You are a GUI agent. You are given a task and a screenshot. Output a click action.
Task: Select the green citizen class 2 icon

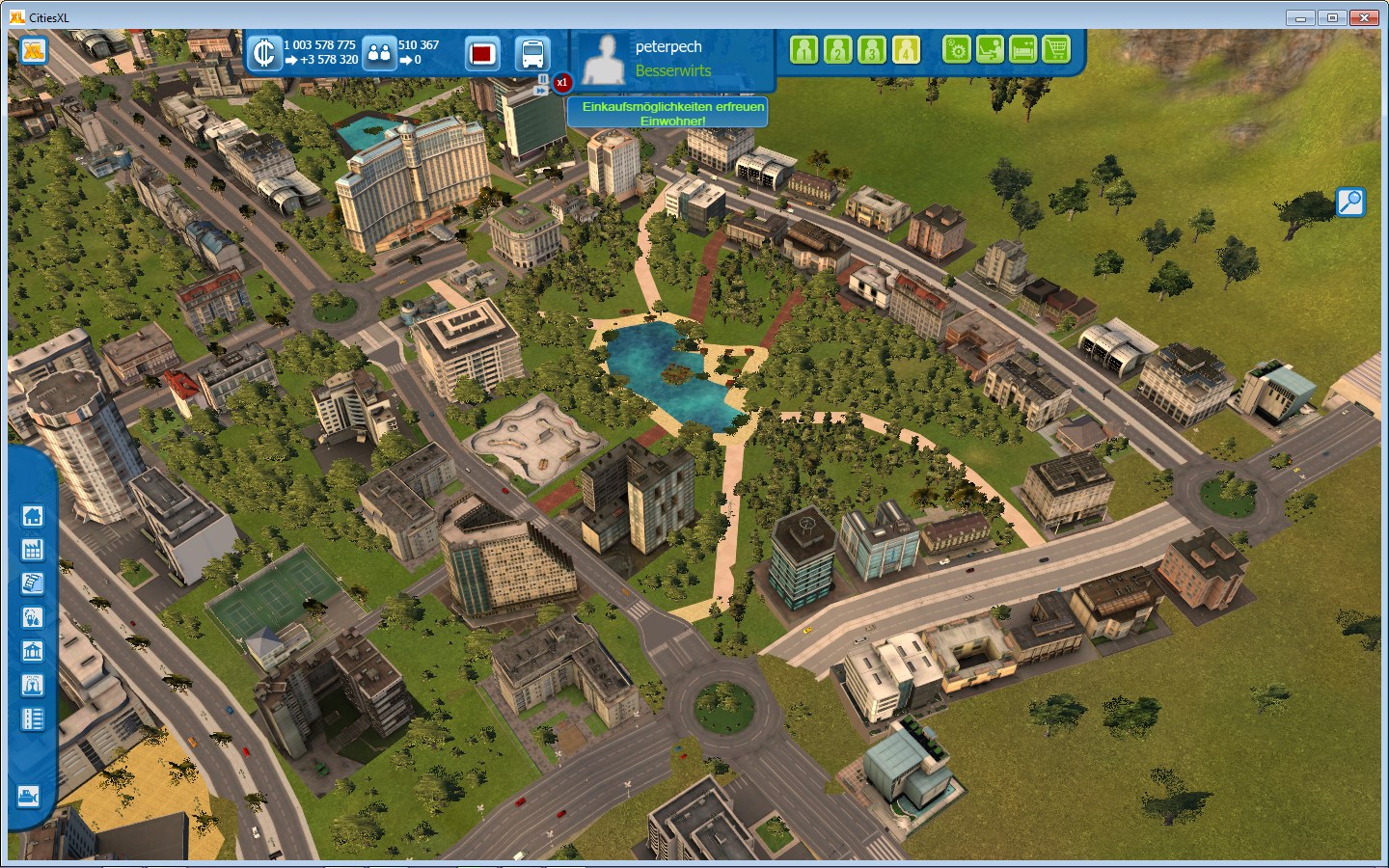coord(837,49)
